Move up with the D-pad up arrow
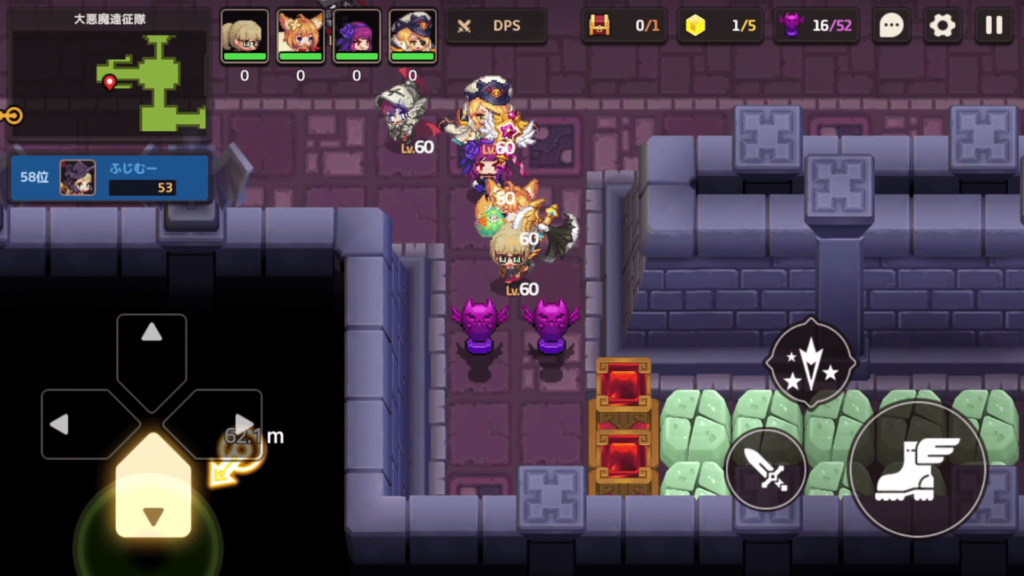Image resolution: width=1024 pixels, height=576 pixels. click(151, 345)
